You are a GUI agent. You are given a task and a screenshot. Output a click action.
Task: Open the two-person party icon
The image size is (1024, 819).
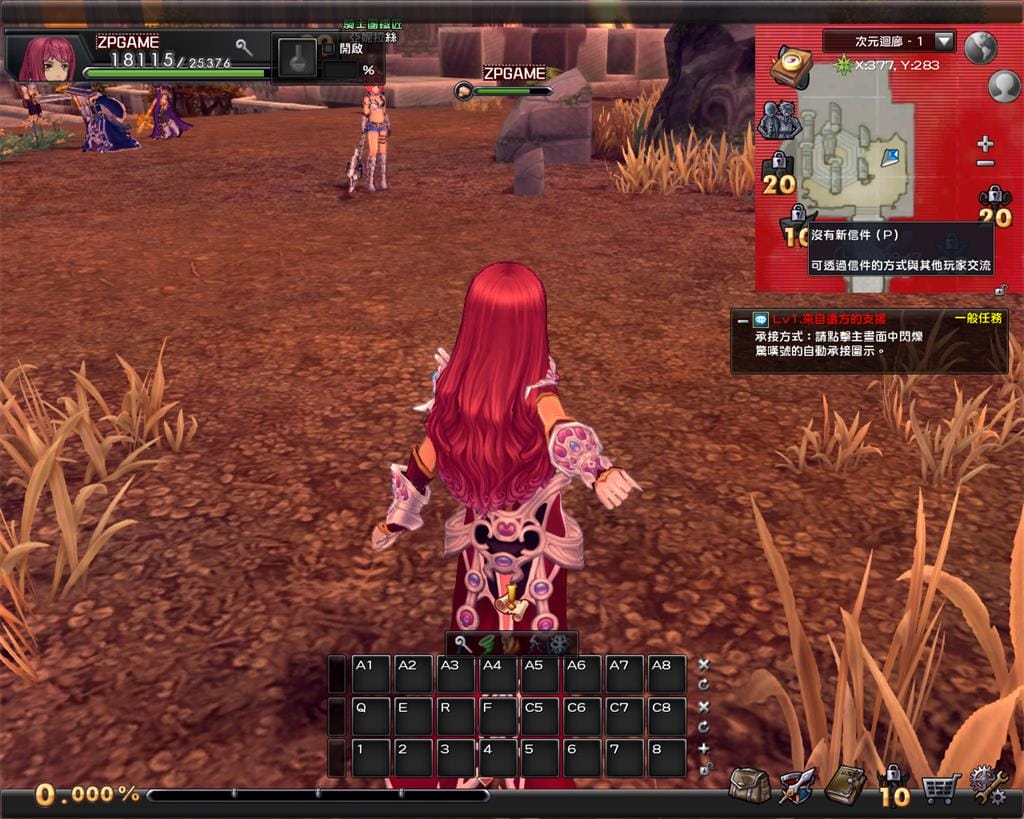[x=778, y=120]
